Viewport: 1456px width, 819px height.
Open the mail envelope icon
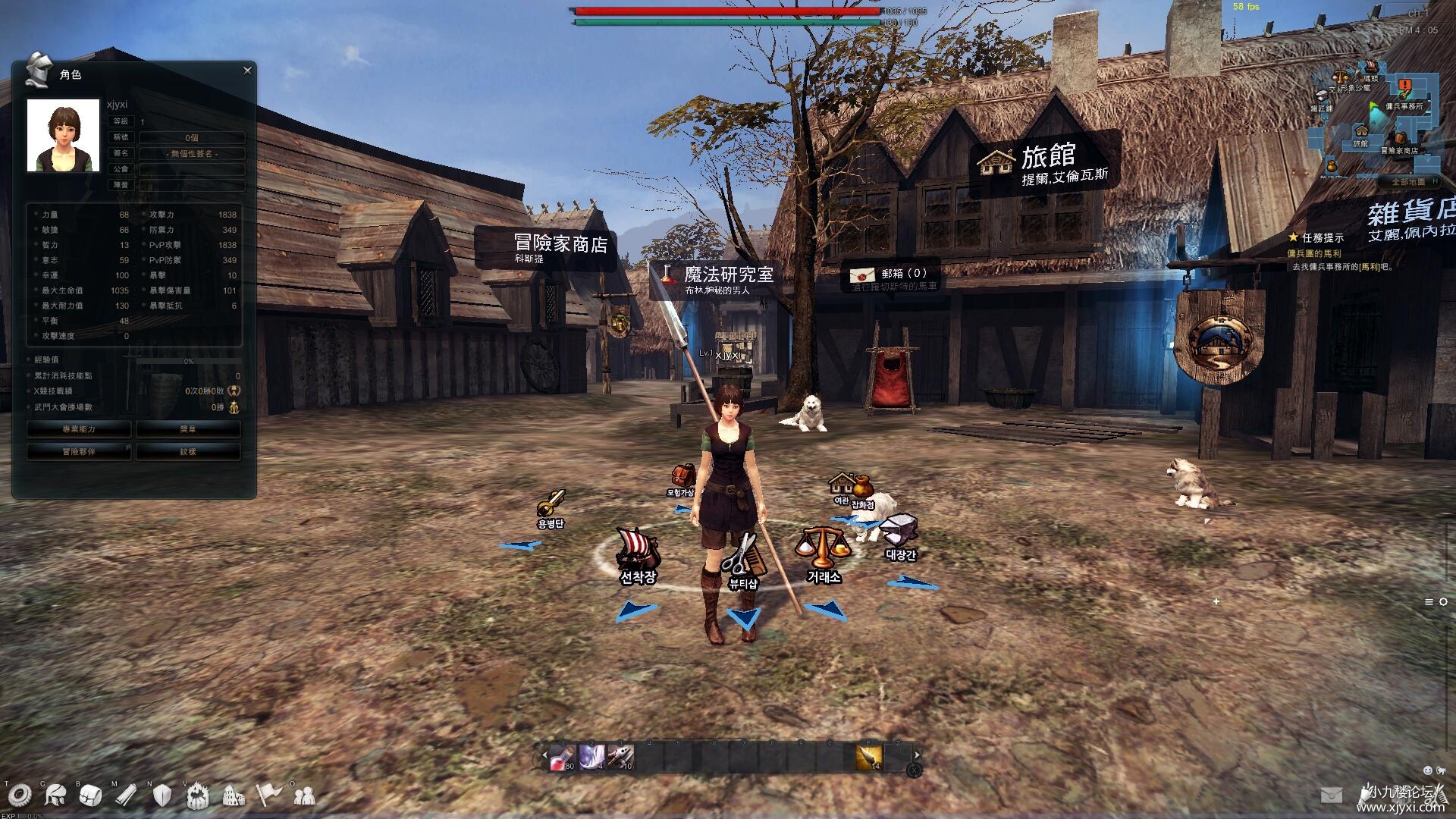point(1331,795)
